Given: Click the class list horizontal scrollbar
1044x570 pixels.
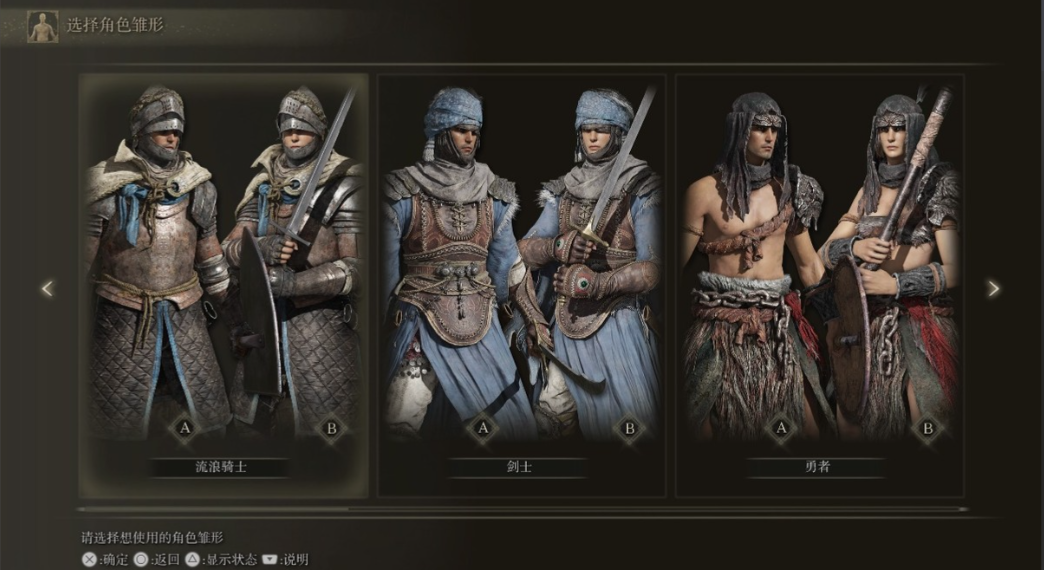Looking at the screenshot, I should [521, 509].
